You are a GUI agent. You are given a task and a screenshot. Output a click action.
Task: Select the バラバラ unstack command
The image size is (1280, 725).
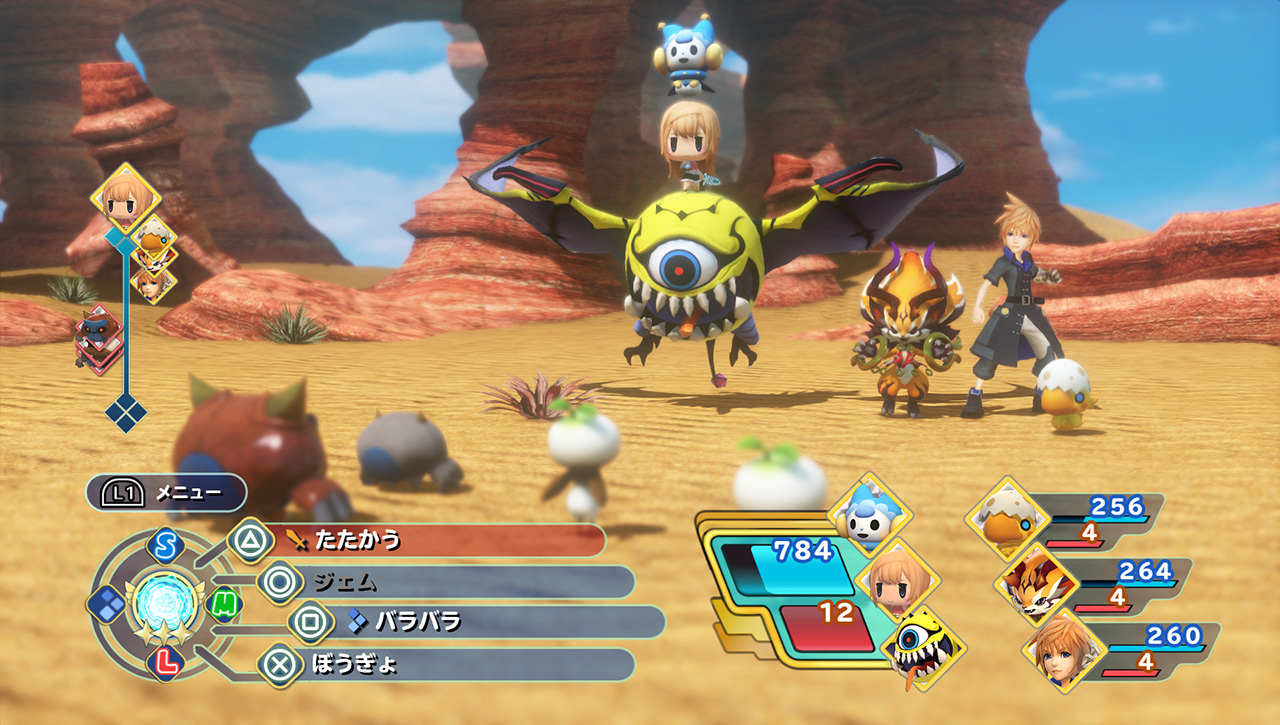point(480,622)
